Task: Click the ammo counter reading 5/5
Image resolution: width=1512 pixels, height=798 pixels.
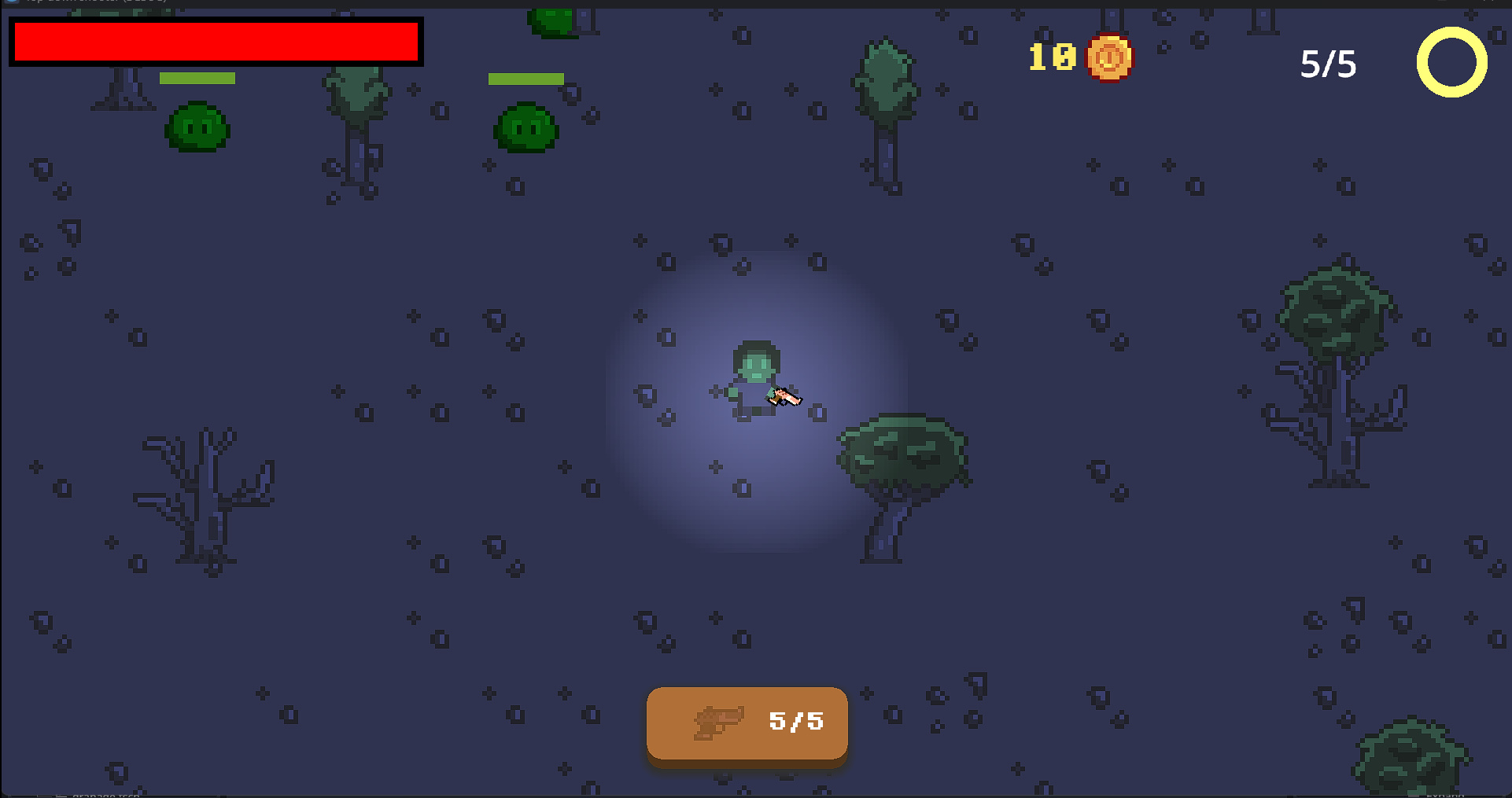Action: [x=795, y=722]
